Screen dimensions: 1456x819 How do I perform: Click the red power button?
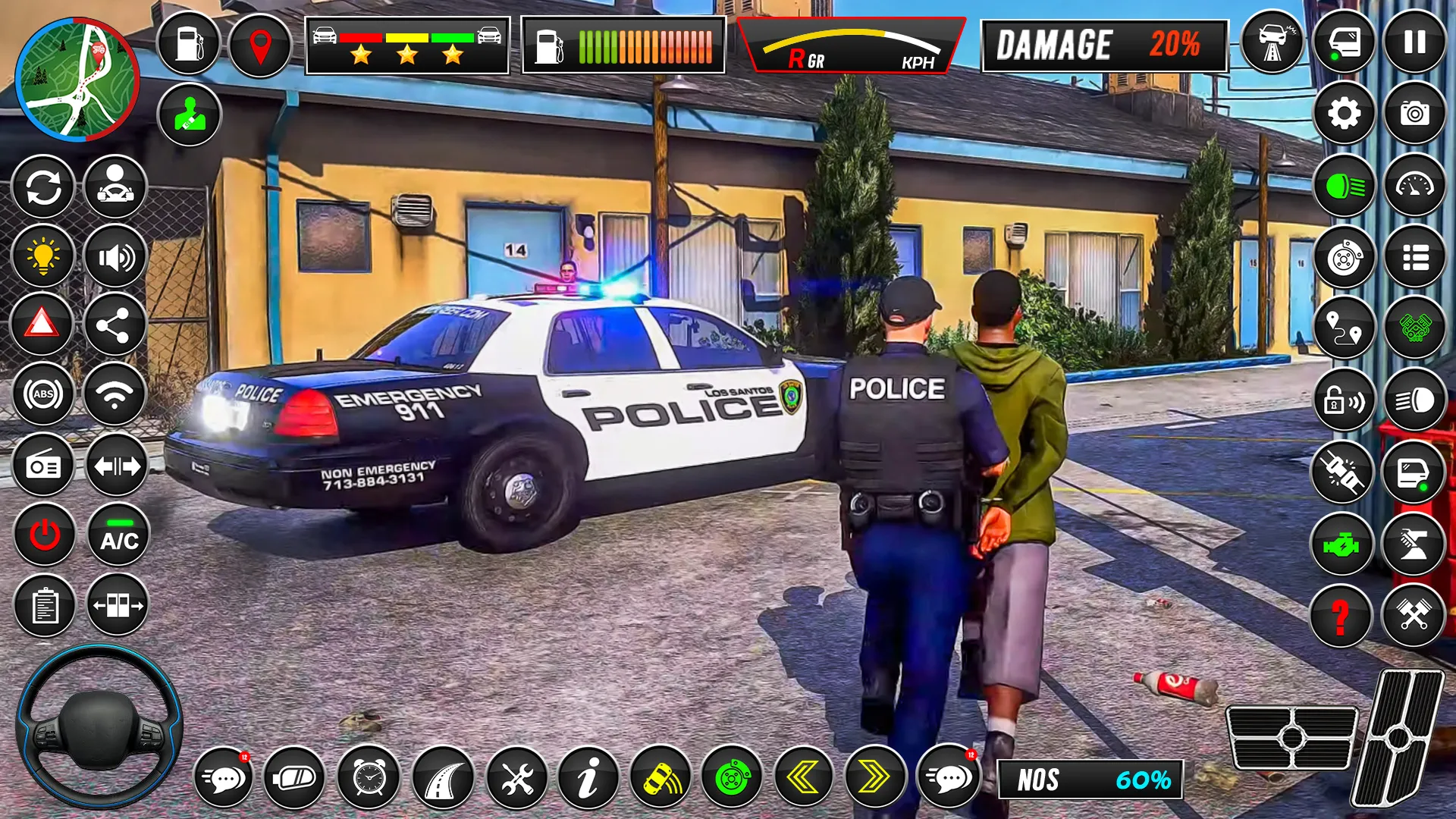click(x=45, y=535)
